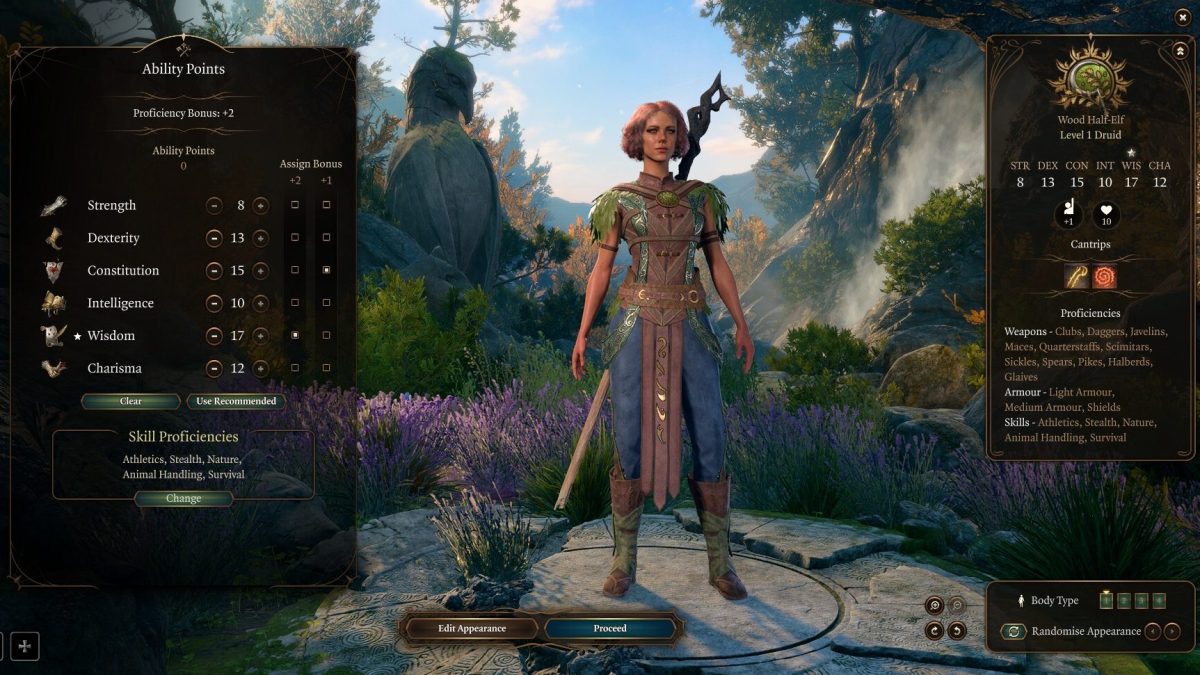Select the first Body Type option
This screenshot has height=675, width=1200.
[1106, 600]
